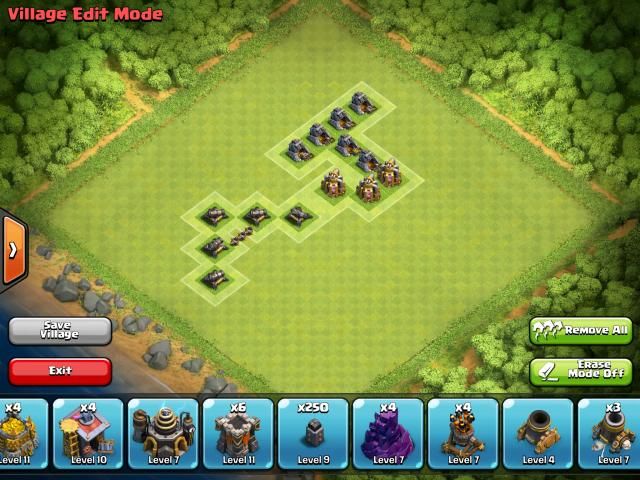Save the village layout
This screenshot has width=640, height=480.
point(60,330)
